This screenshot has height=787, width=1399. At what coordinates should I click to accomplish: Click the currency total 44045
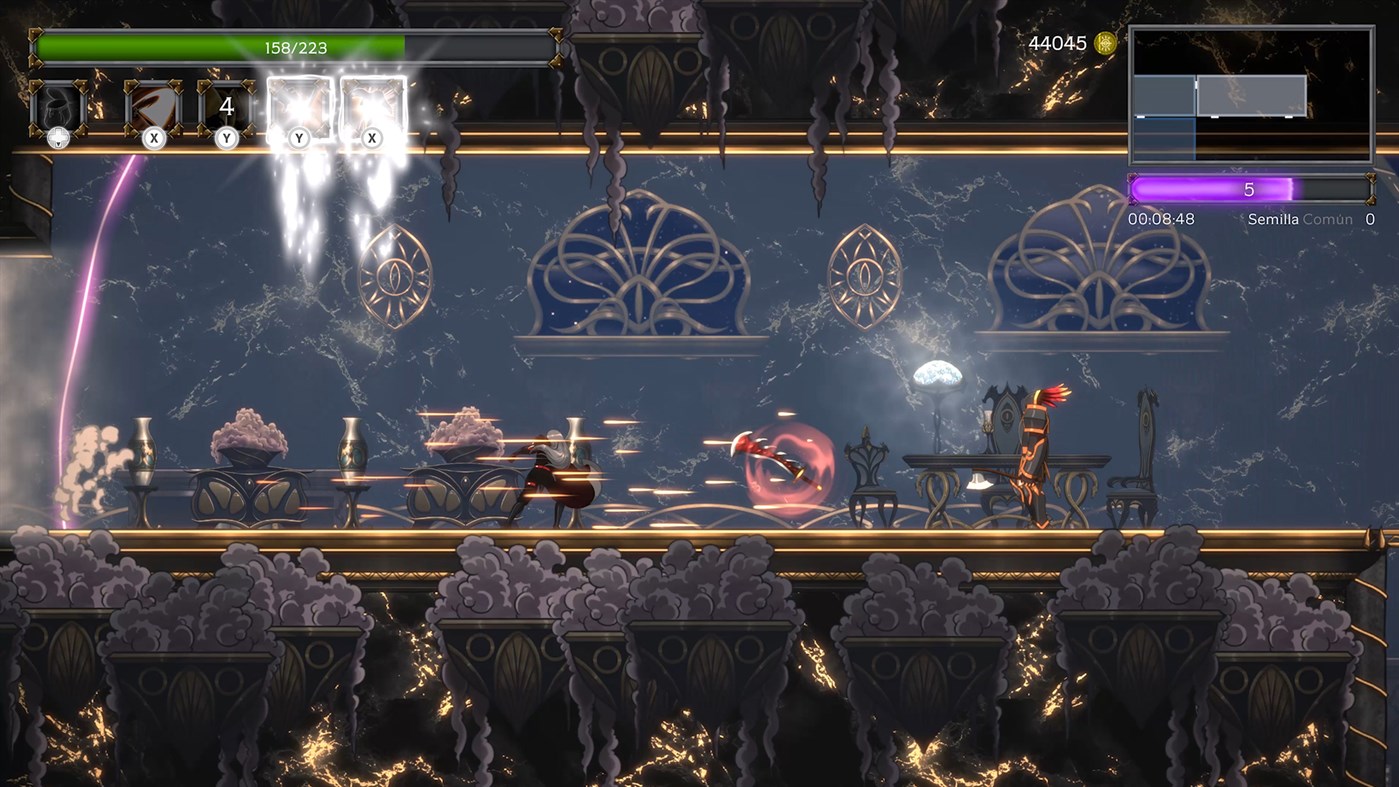click(1057, 44)
